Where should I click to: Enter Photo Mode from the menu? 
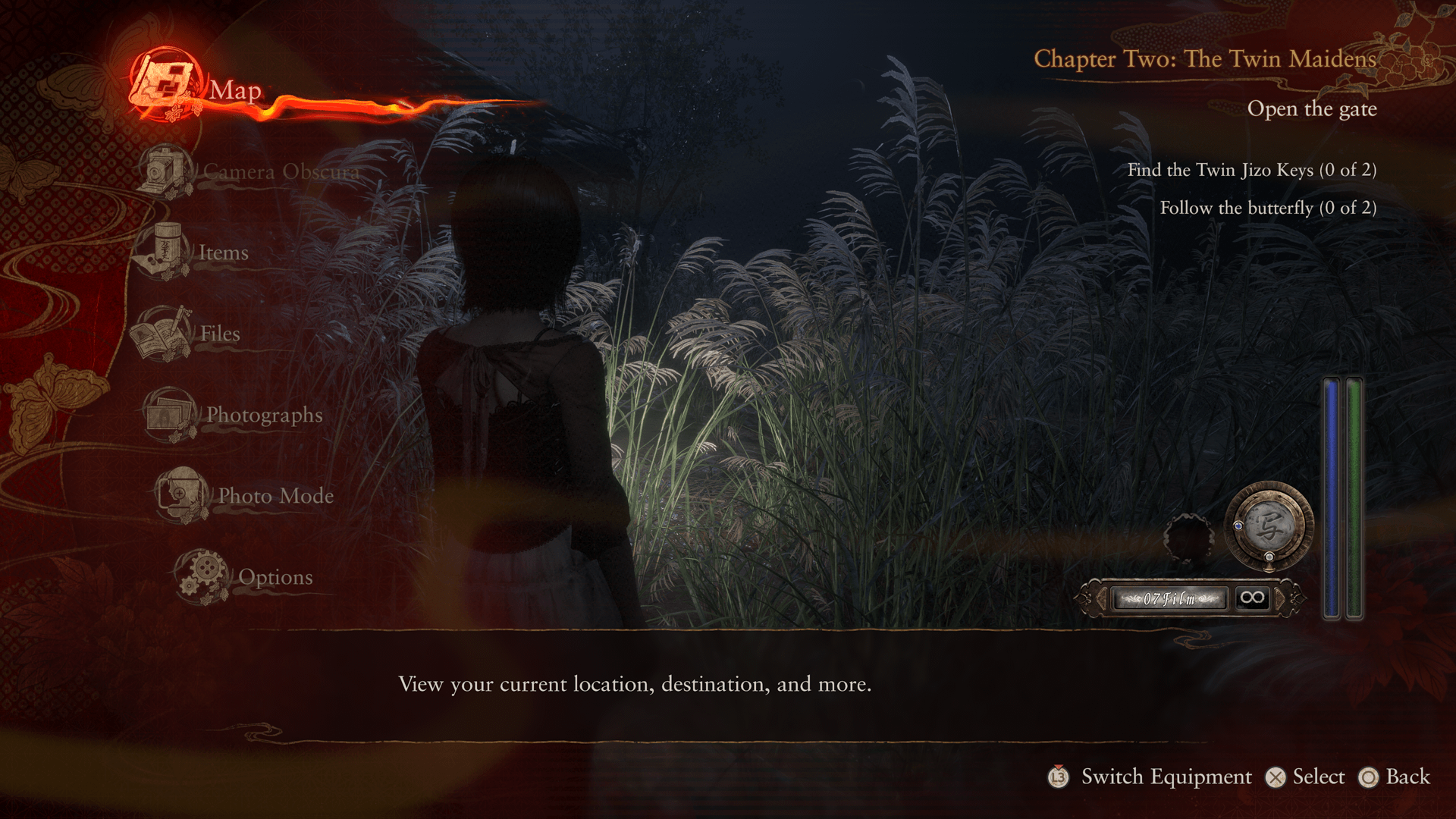[x=275, y=496]
